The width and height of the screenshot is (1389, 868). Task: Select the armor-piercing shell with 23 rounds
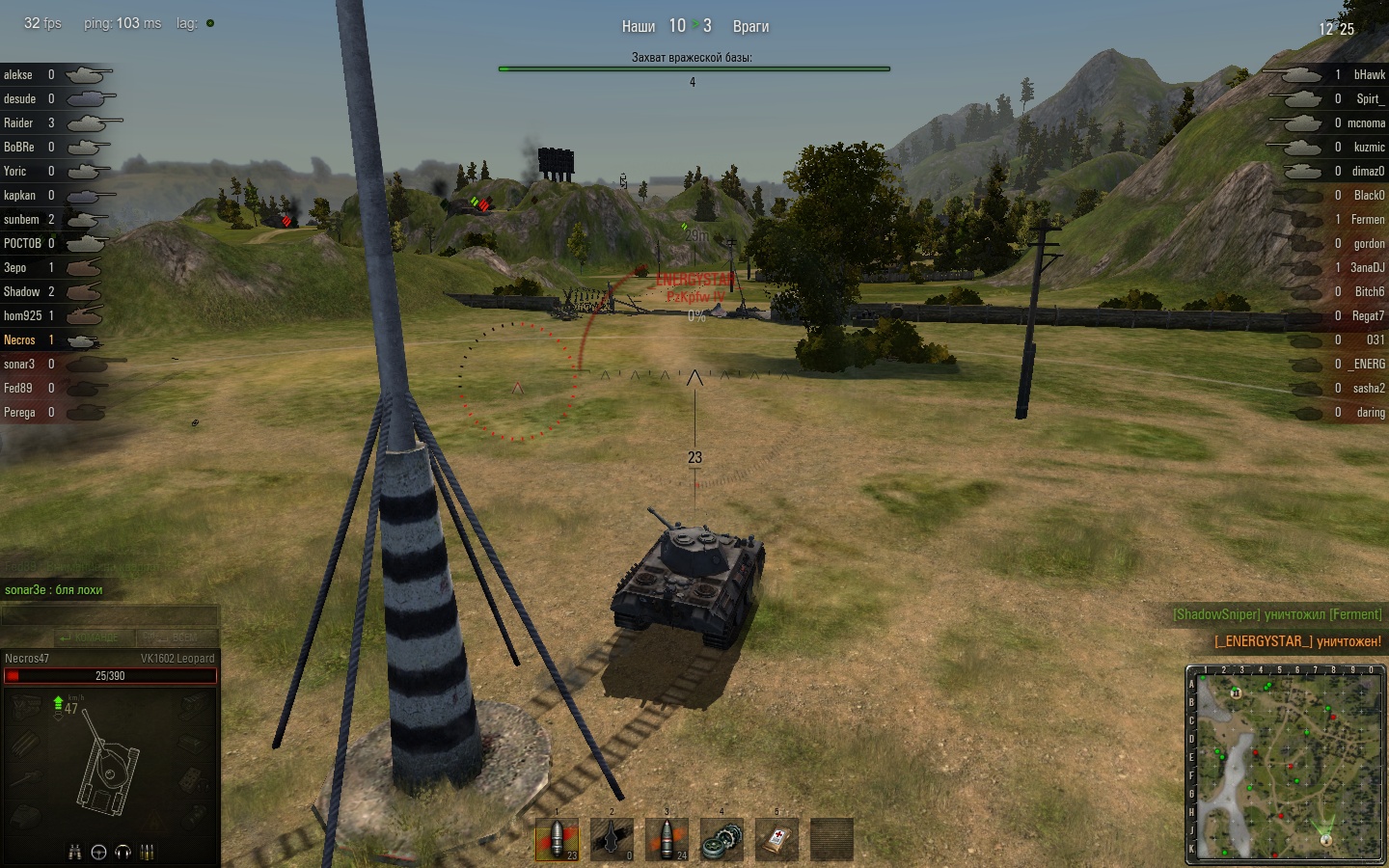click(x=557, y=839)
